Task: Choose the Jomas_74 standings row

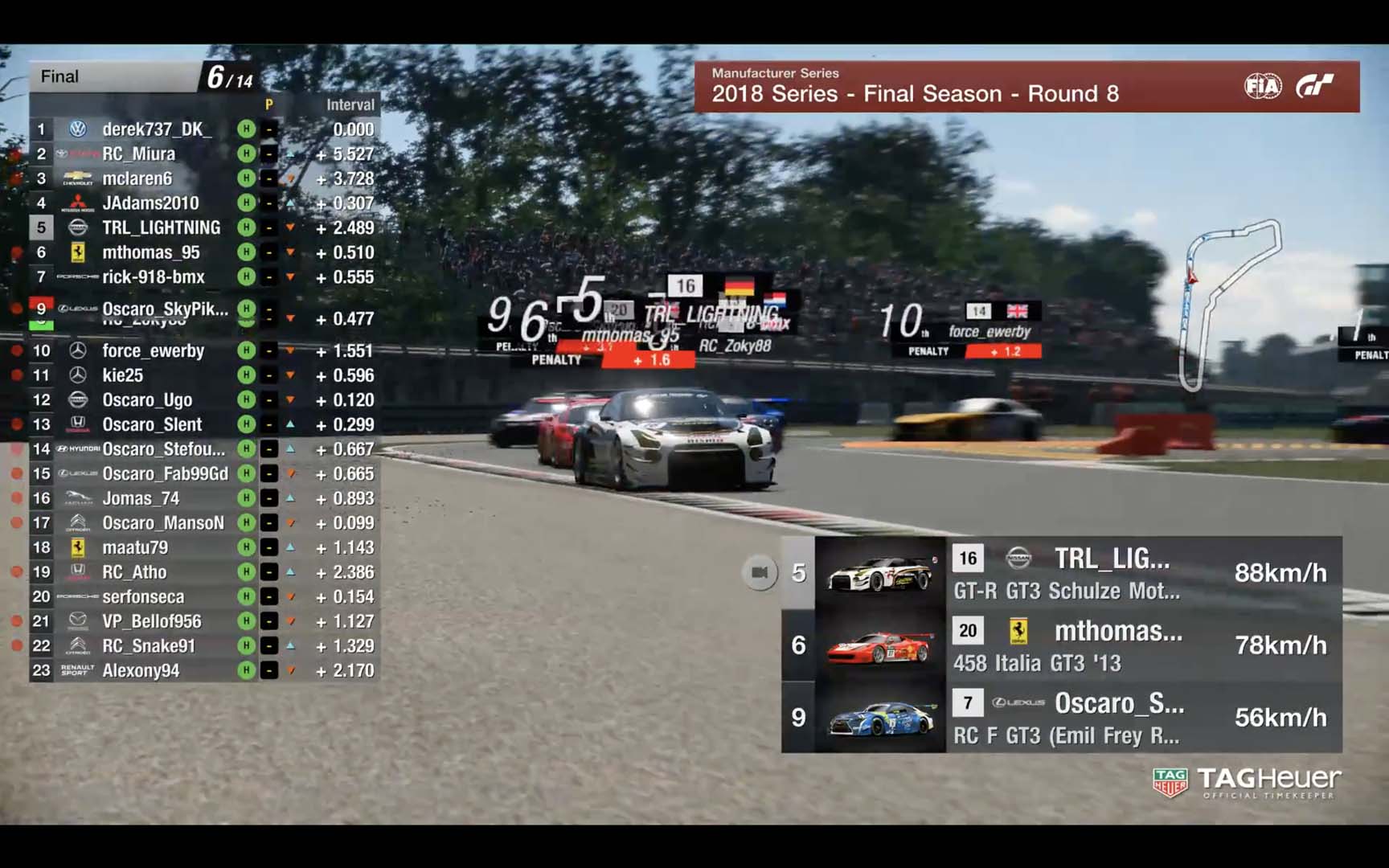Action: [141, 499]
